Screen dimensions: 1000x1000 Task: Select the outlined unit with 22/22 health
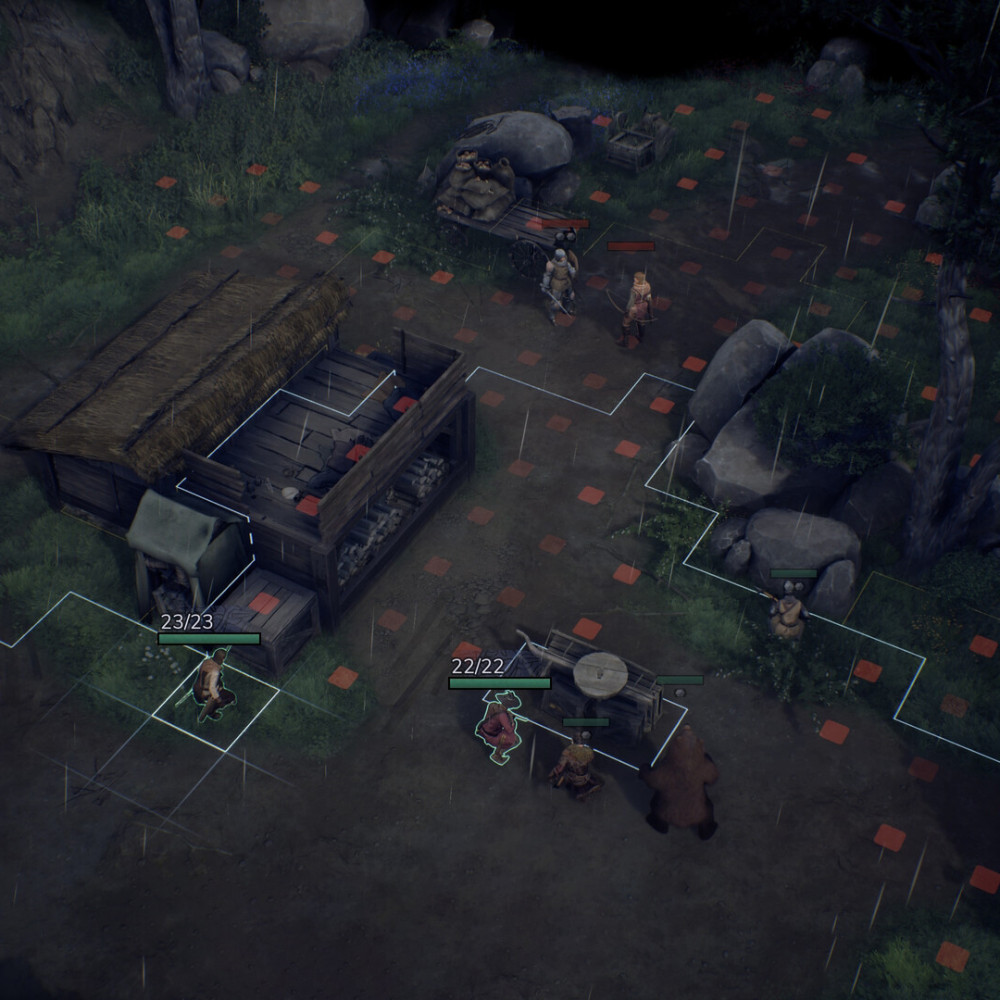tap(499, 727)
